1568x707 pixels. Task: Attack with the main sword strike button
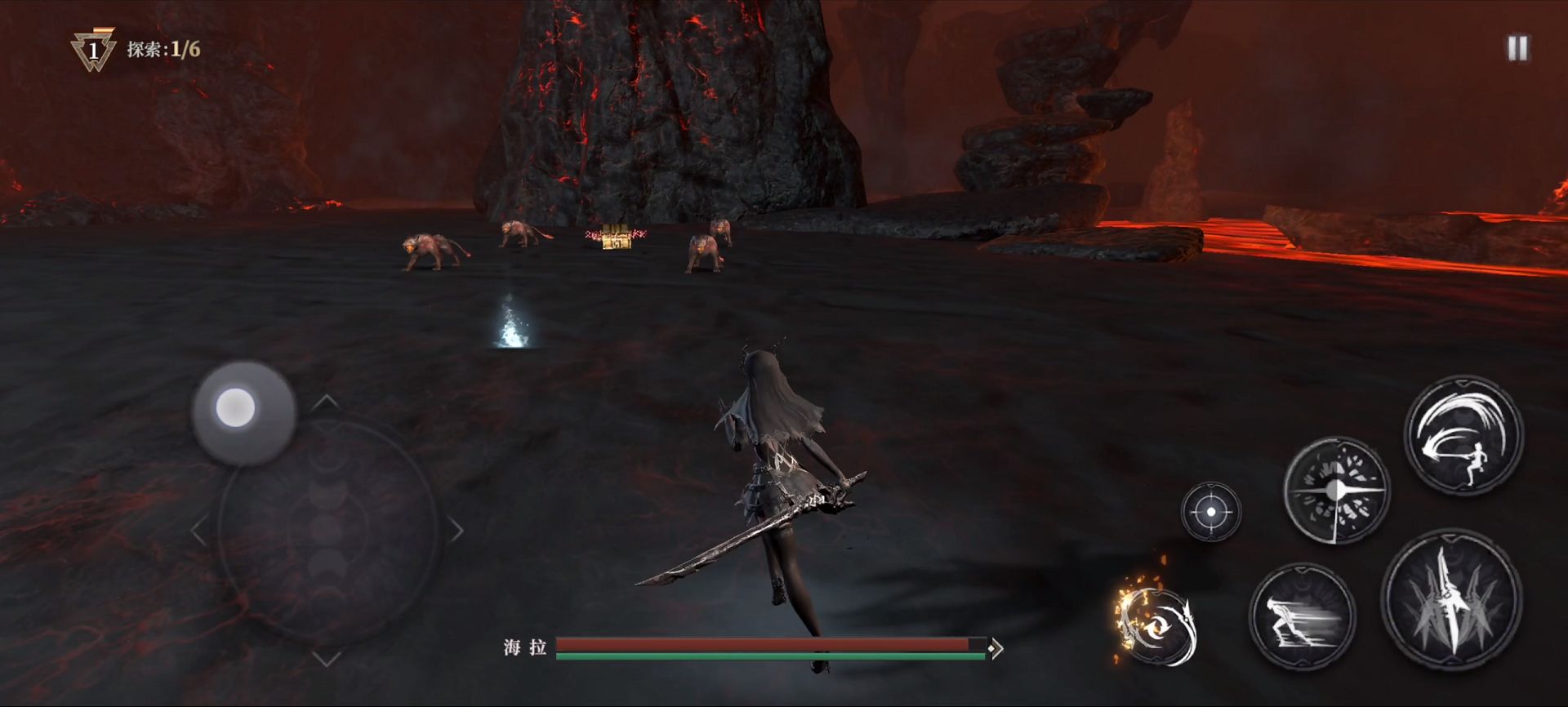point(1451,600)
